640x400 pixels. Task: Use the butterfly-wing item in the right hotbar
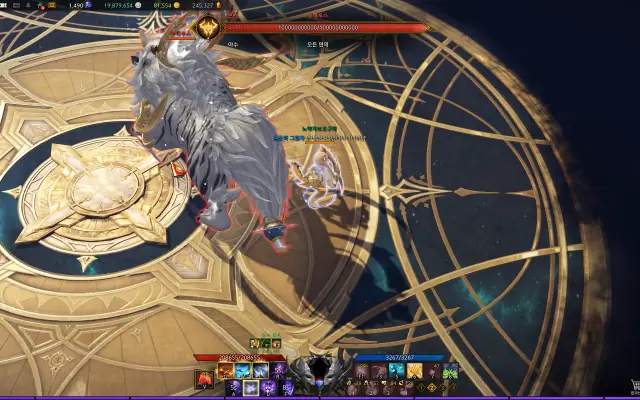[x=451, y=372]
